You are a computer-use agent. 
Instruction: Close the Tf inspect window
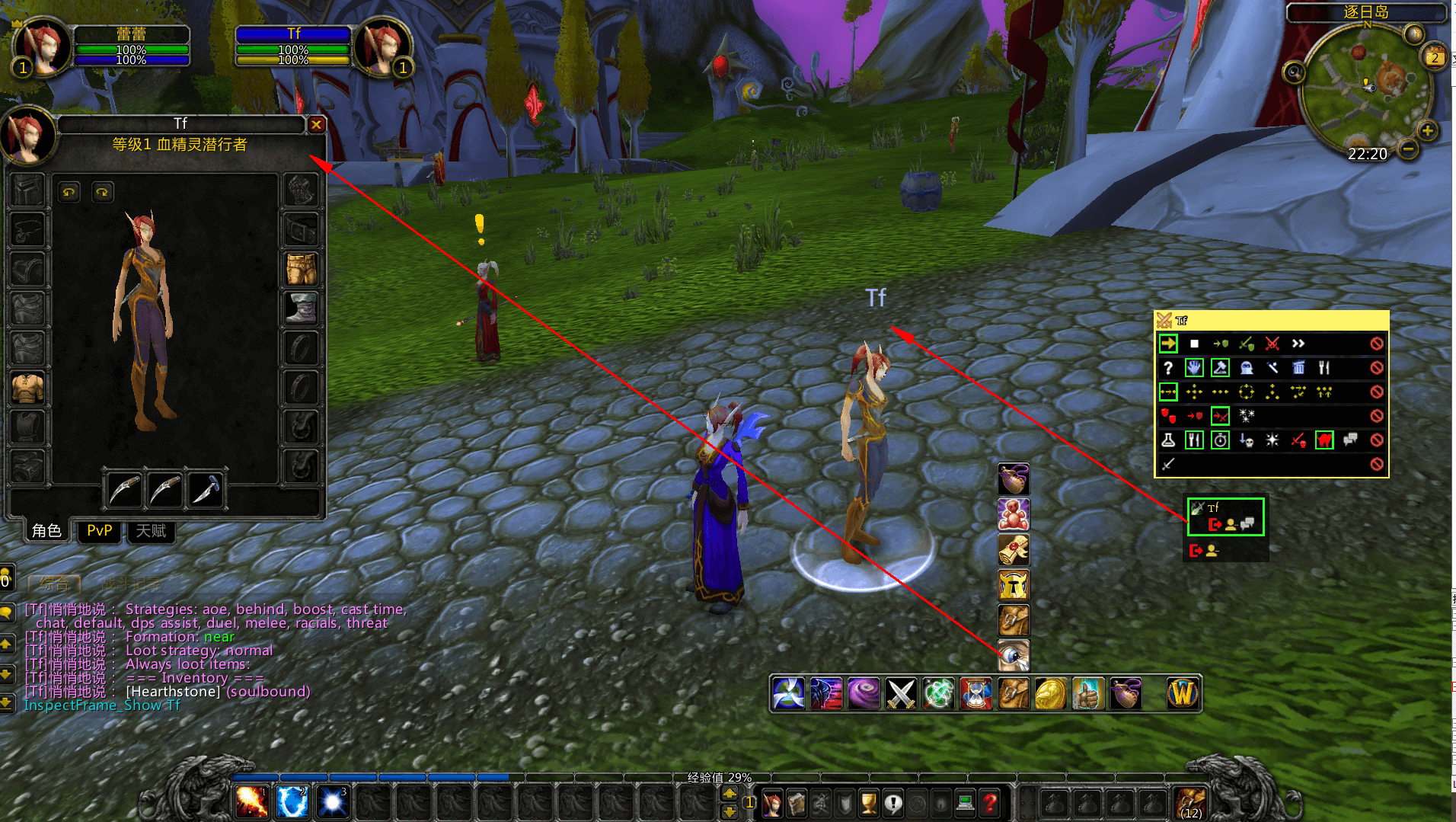pyautogui.click(x=316, y=124)
